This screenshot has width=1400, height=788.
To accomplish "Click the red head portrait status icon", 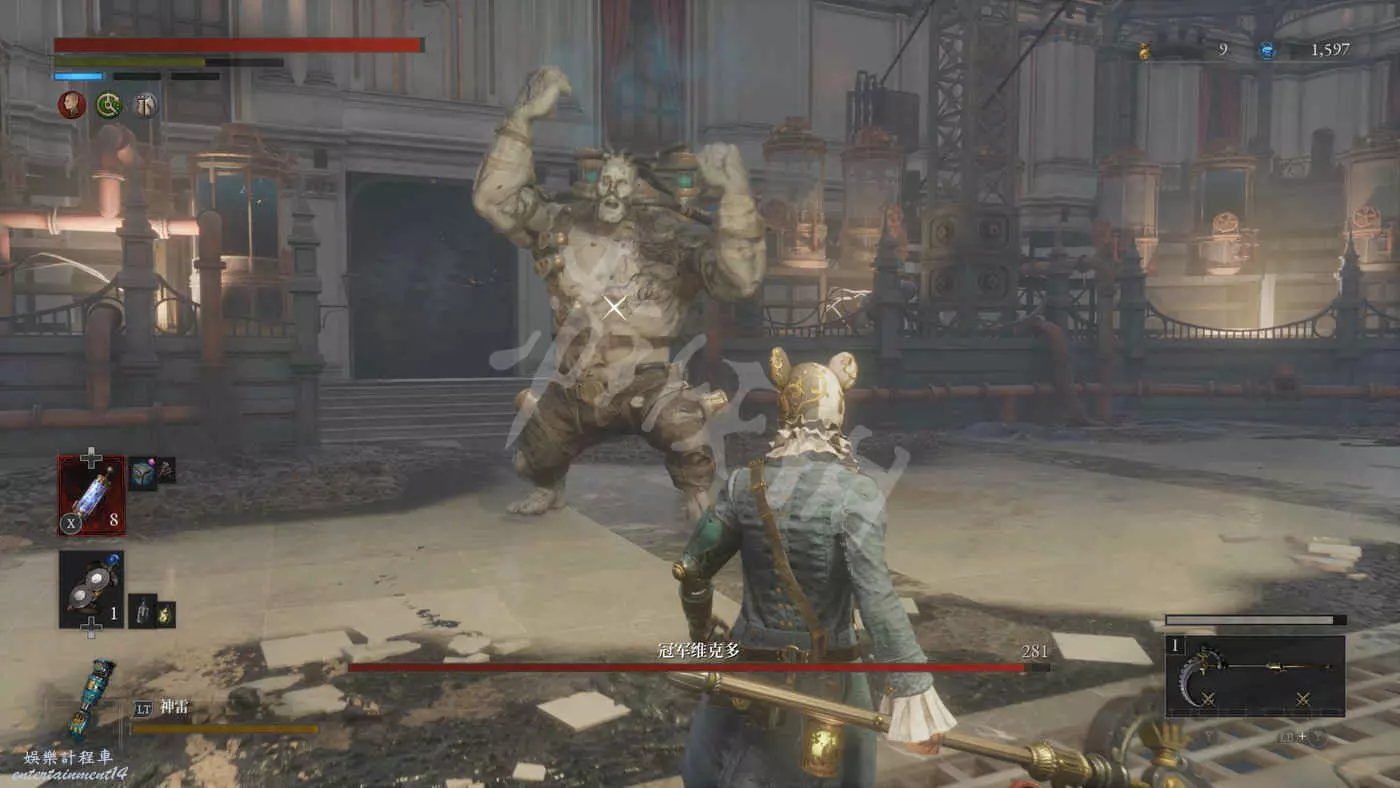I will [71, 105].
